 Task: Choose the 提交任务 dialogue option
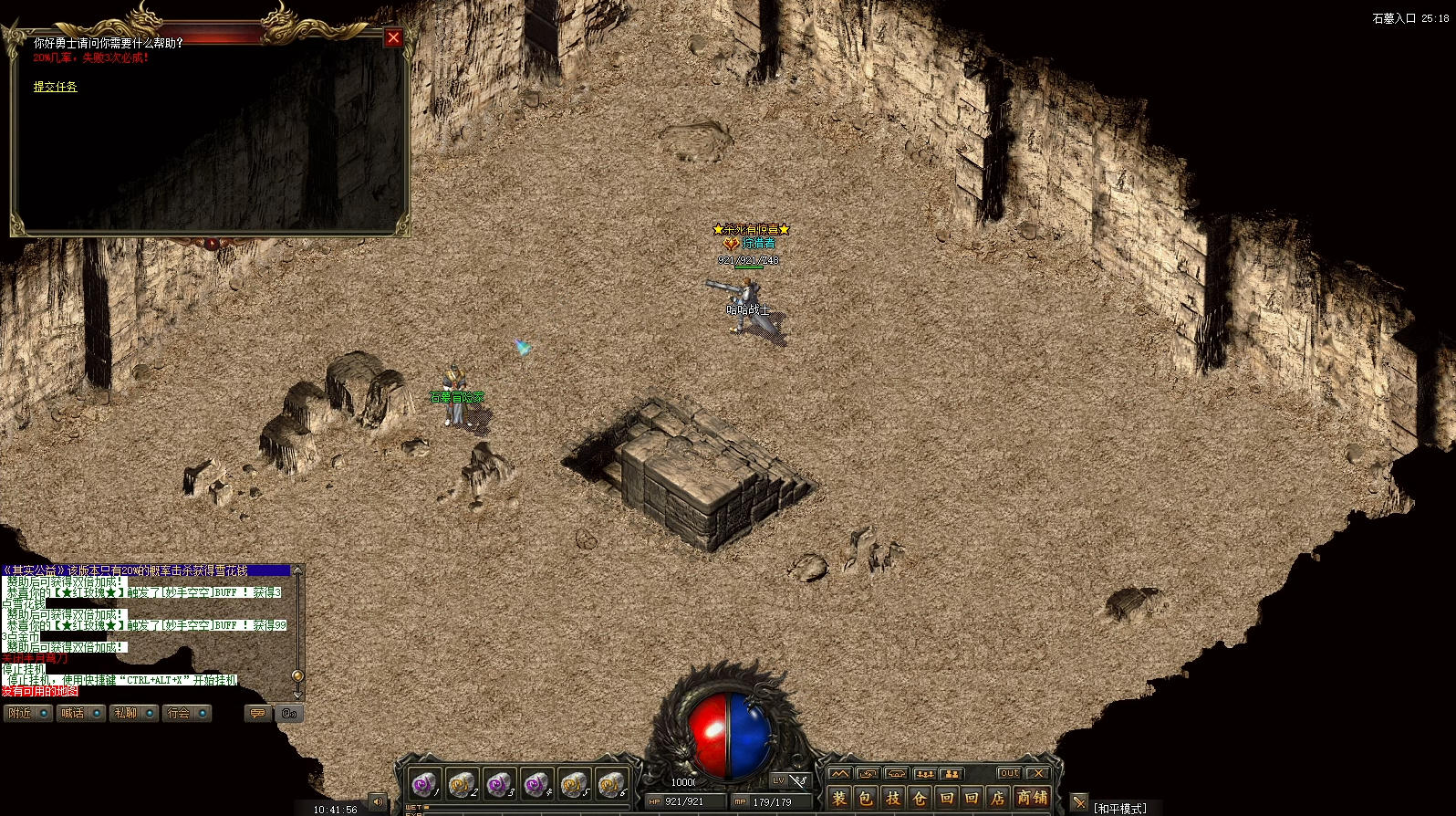pos(55,87)
